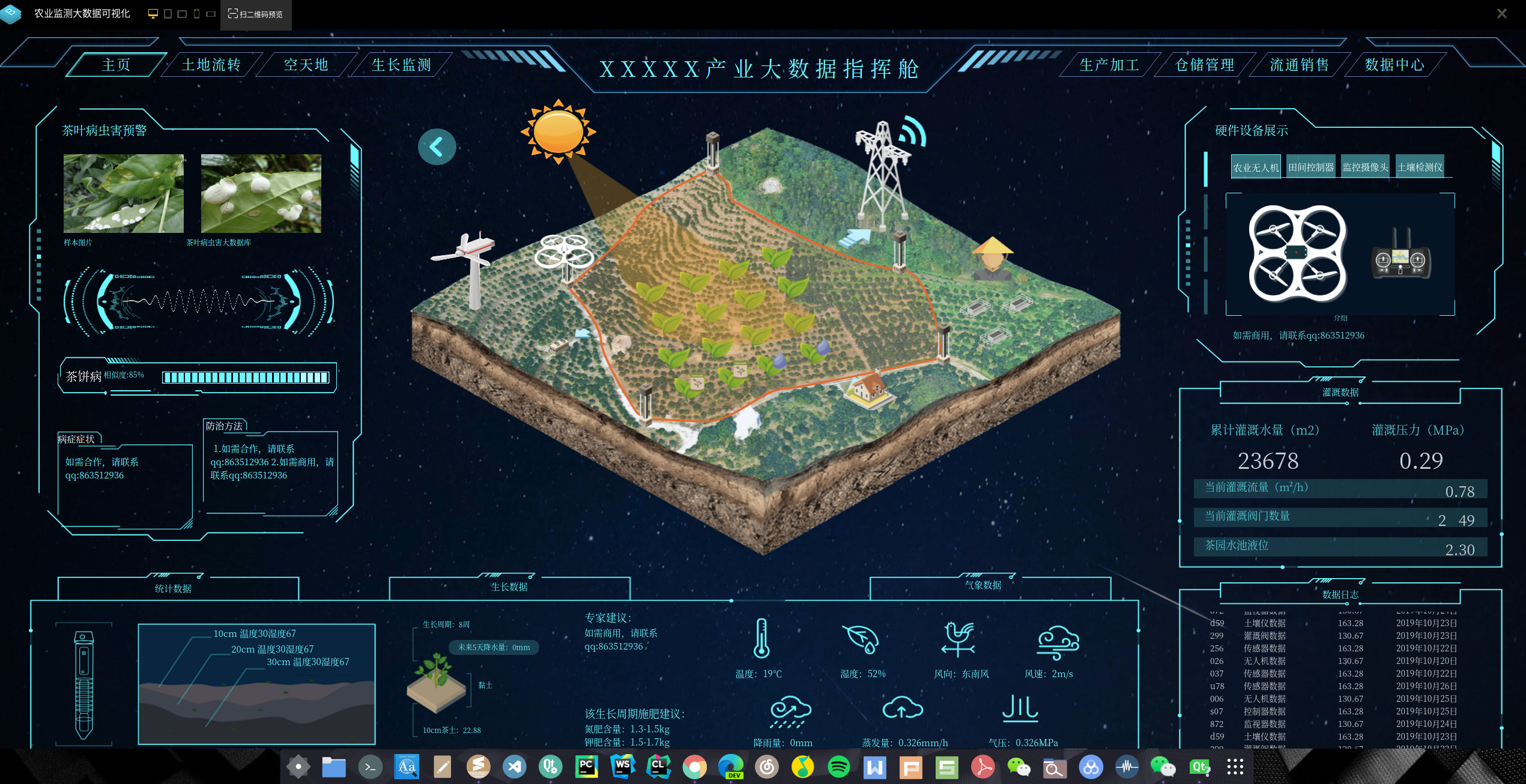Open the 气象数据 panel tab
The image size is (1526, 784).
click(983, 585)
